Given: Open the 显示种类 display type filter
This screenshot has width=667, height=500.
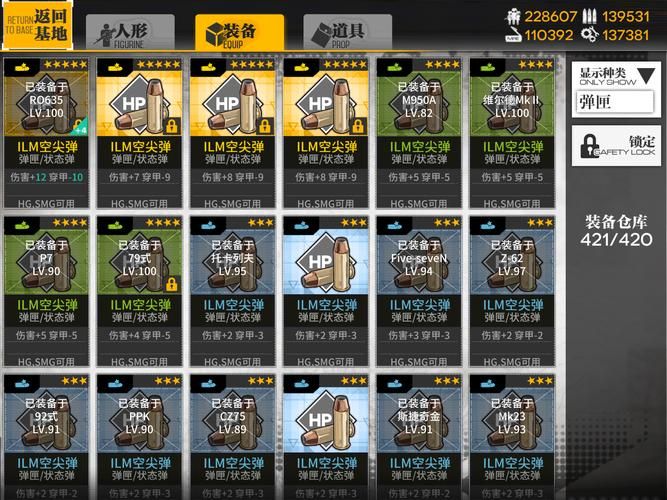Looking at the screenshot, I should 616,89.
